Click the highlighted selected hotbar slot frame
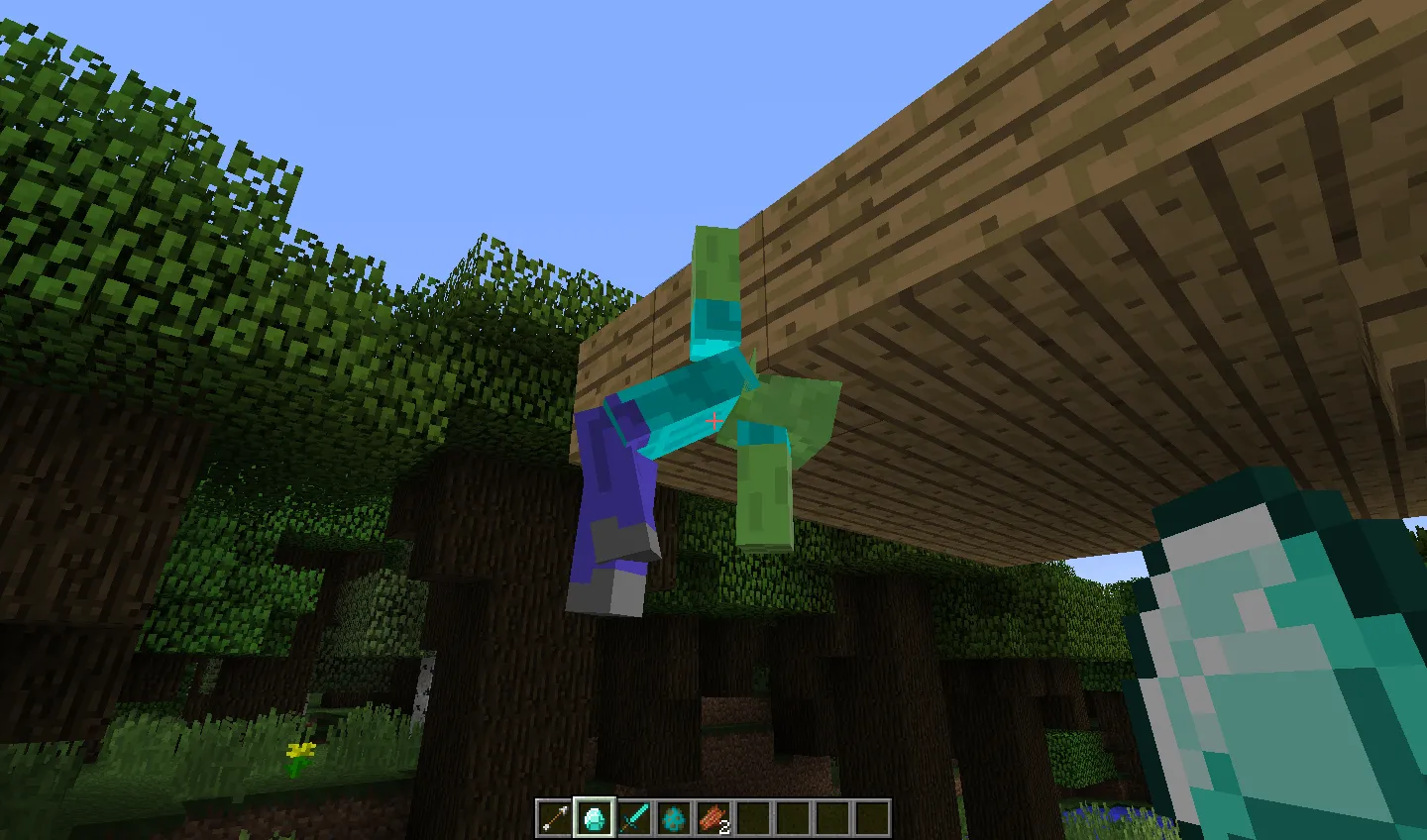The height and width of the screenshot is (840, 1427). click(594, 816)
